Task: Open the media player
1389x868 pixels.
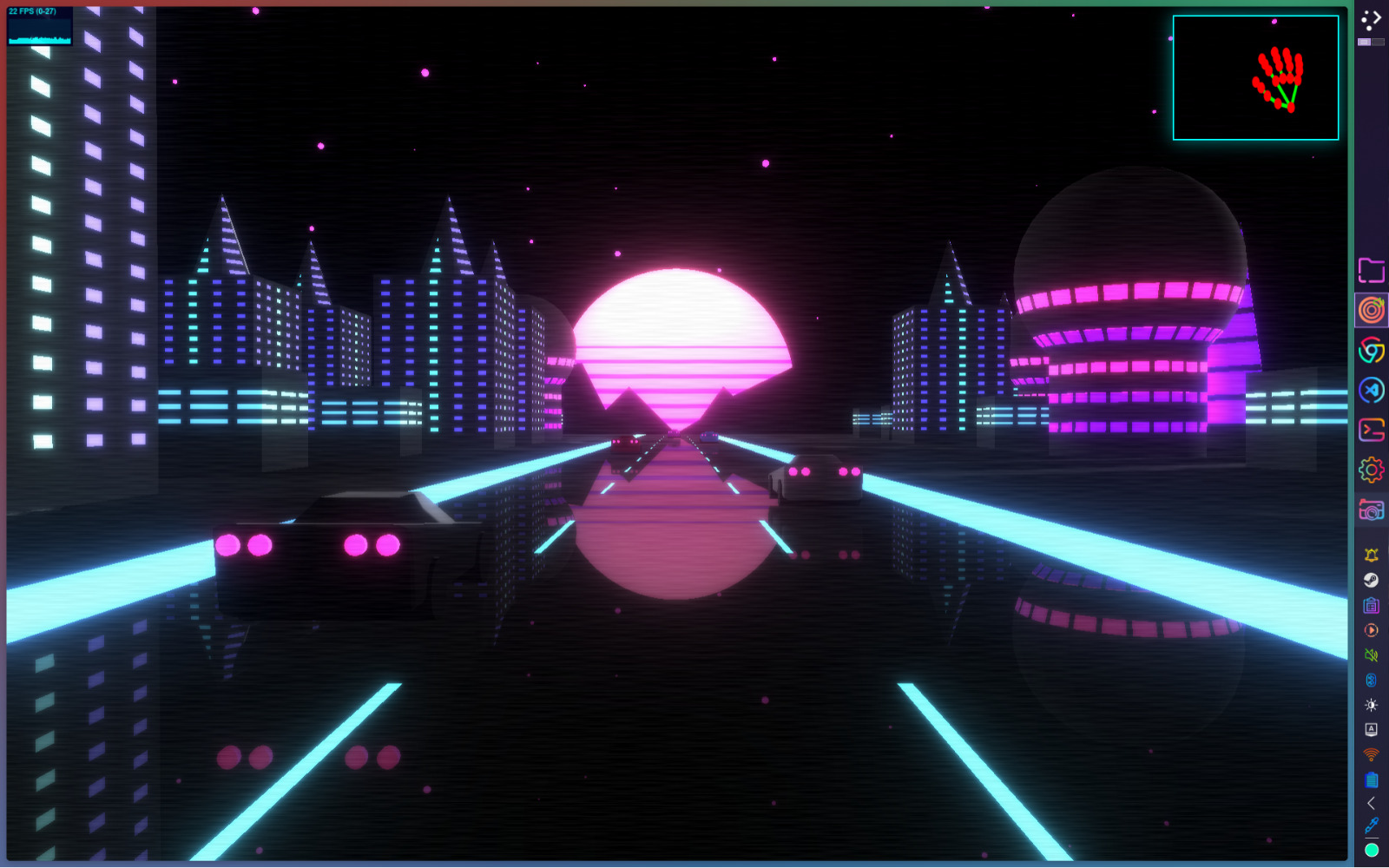Action: [x=1372, y=630]
